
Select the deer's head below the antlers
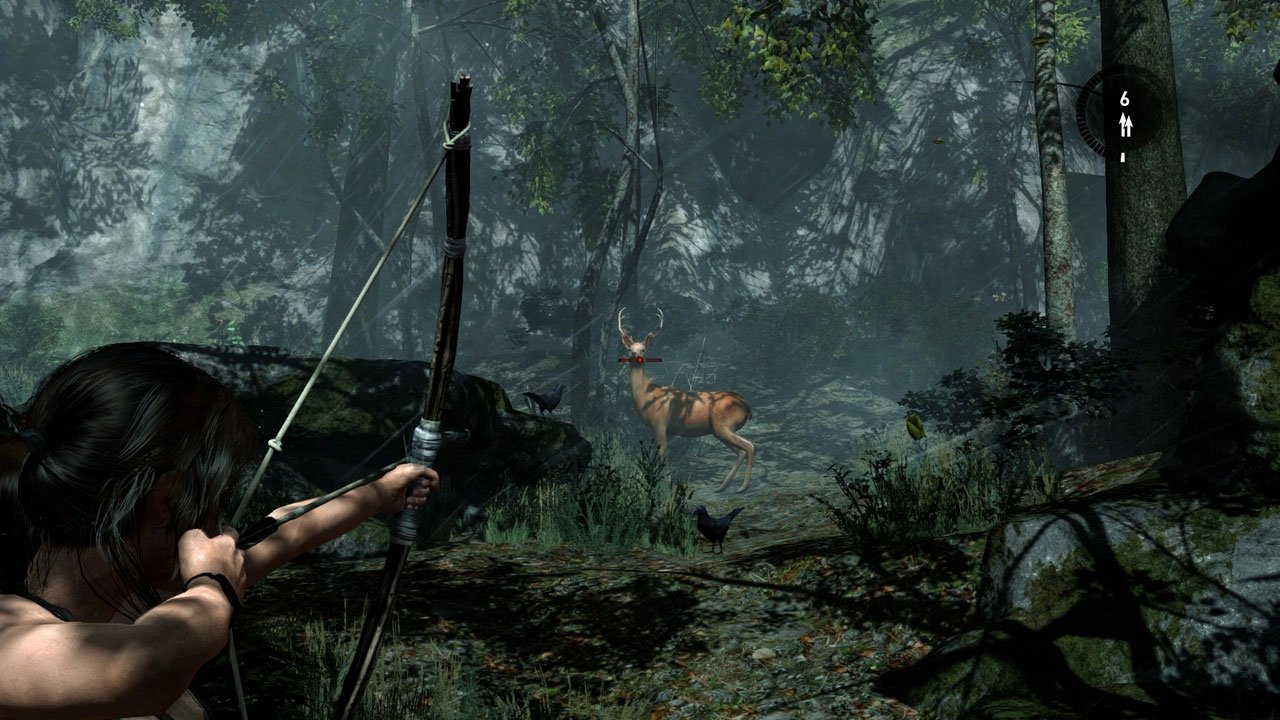point(636,345)
